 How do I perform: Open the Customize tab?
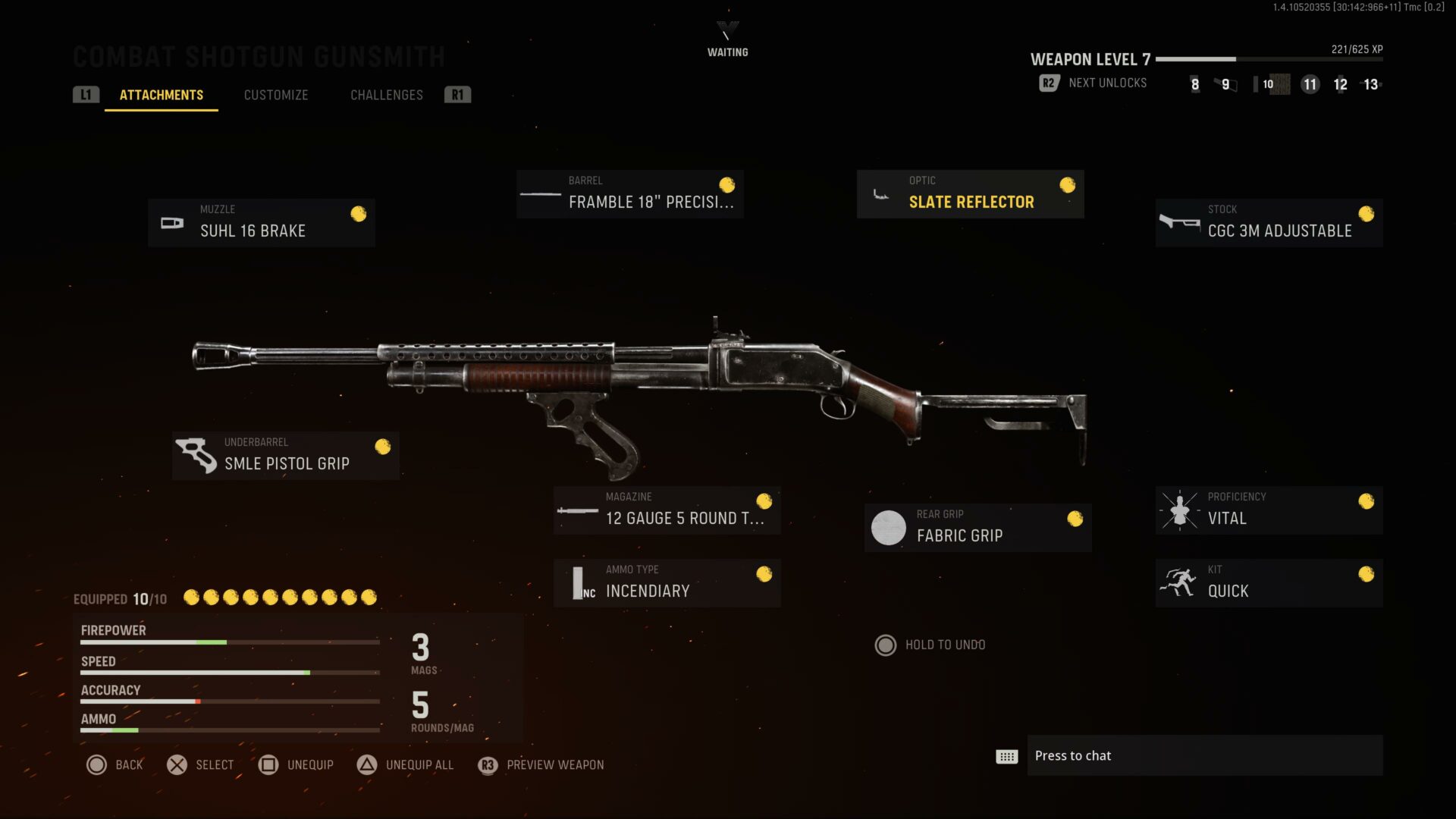click(x=276, y=95)
